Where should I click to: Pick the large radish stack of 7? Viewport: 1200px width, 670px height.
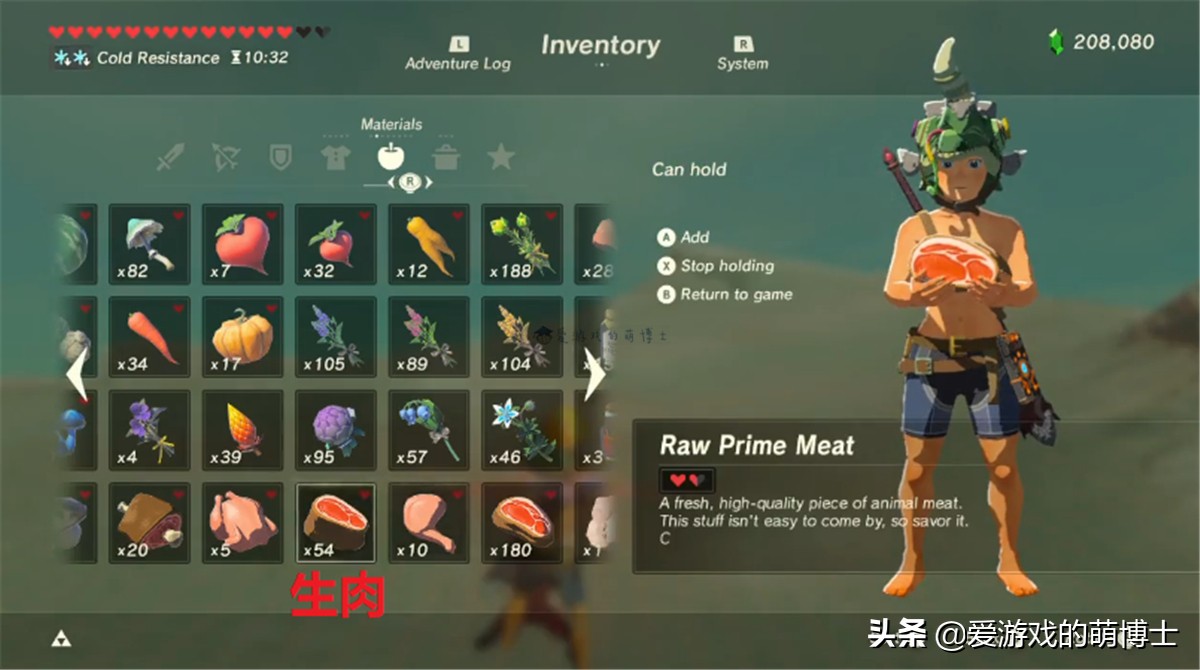[x=243, y=244]
